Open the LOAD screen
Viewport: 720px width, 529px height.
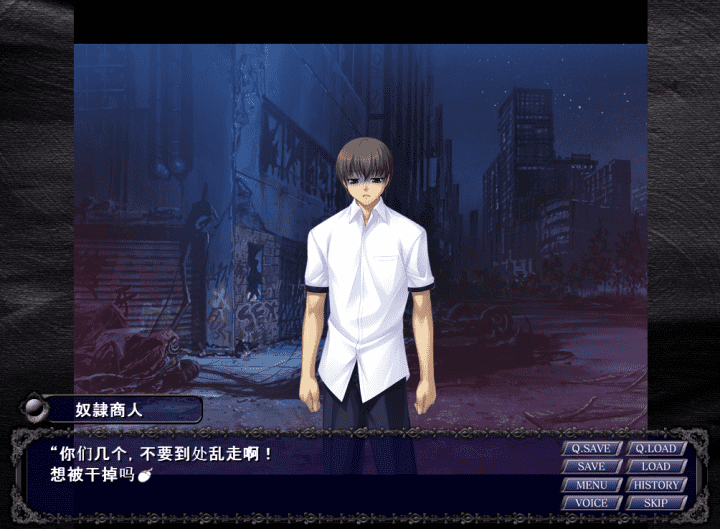tap(656, 467)
